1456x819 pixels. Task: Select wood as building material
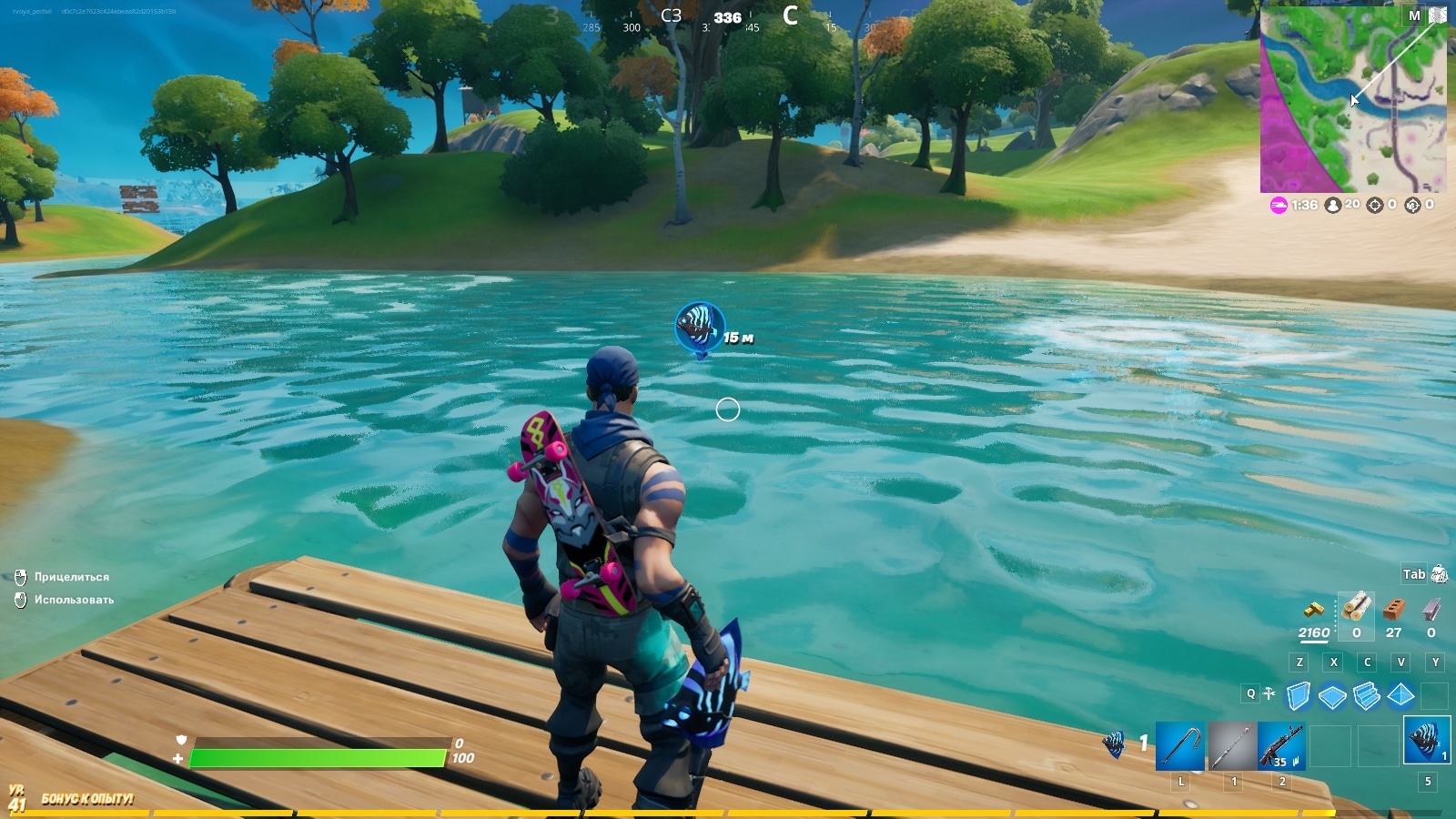[1356, 607]
